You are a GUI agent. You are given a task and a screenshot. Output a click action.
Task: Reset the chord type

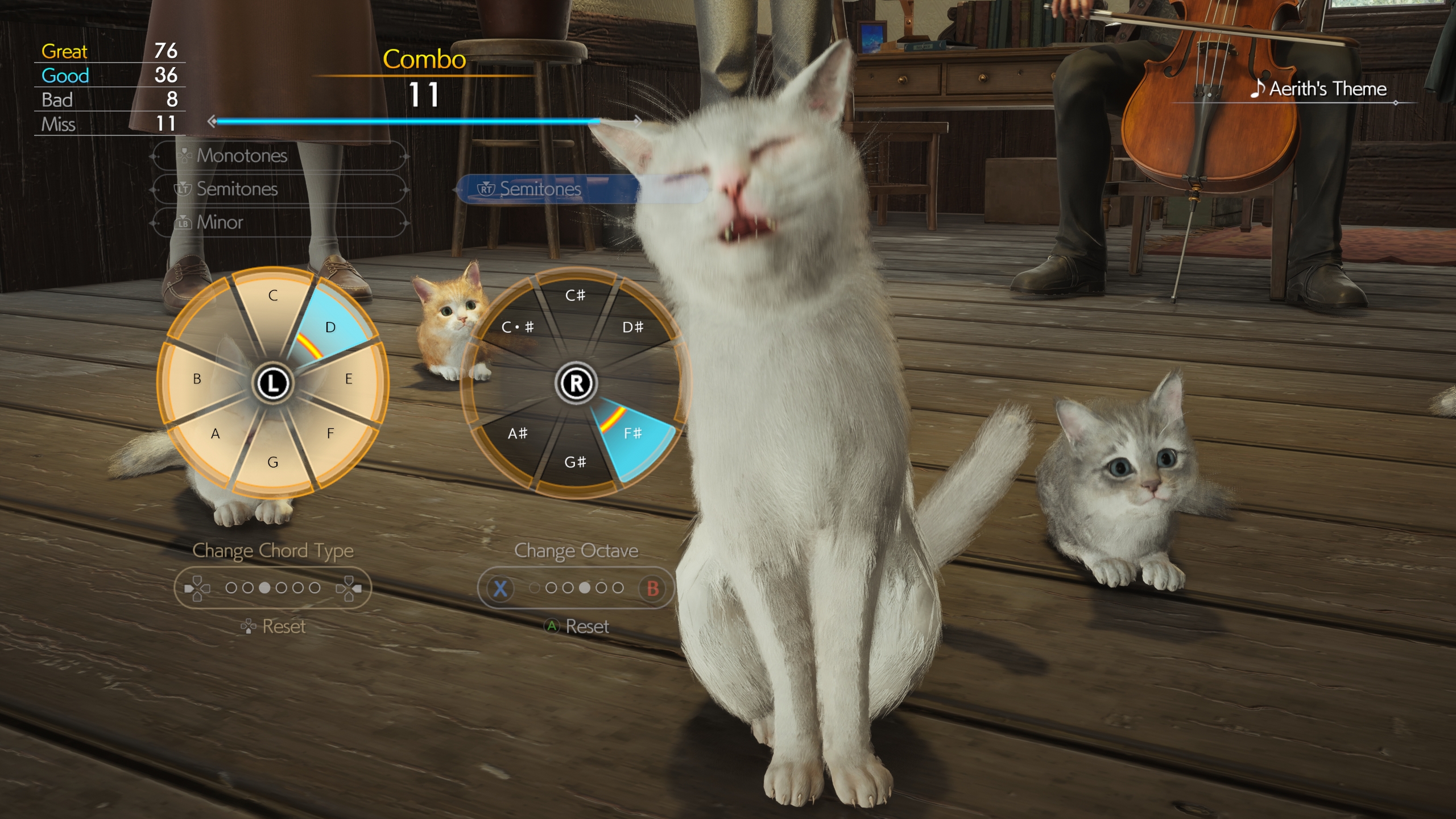coord(274,627)
